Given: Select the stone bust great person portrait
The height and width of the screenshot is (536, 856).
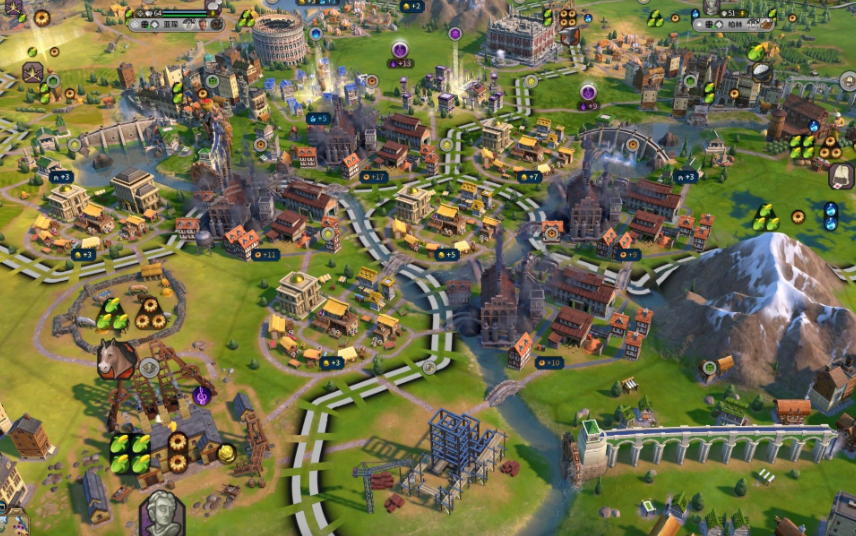Looking at the screenshot, I should (x=160, y=513).
